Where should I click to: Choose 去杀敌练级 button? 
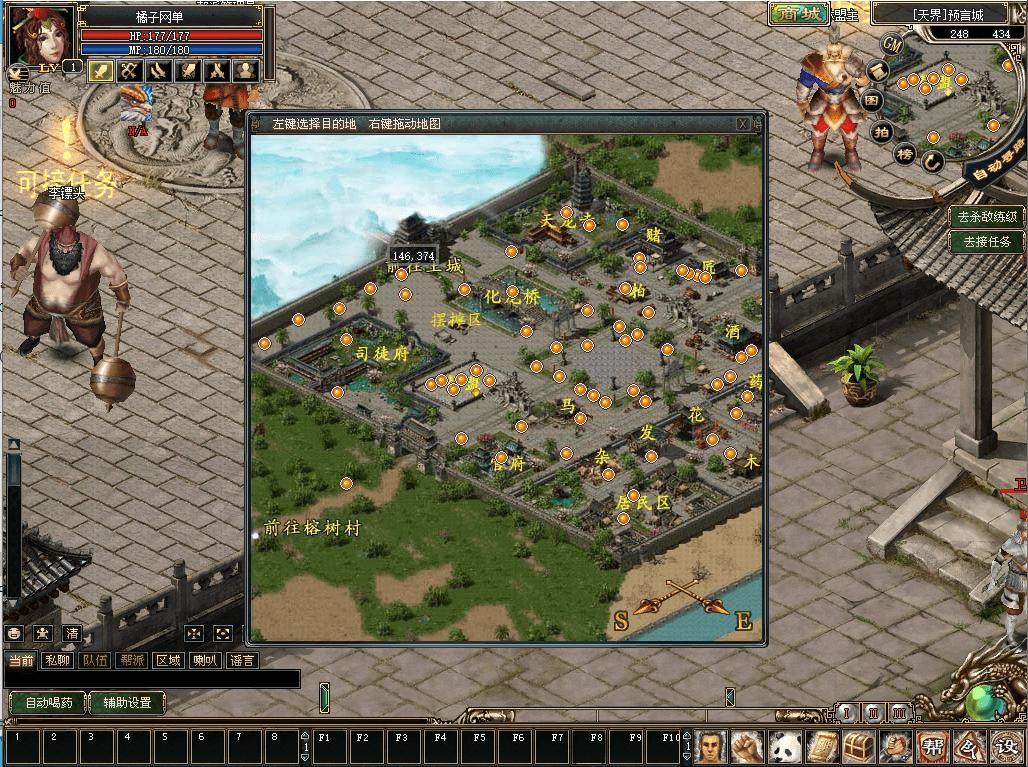[x=987, y=216]
